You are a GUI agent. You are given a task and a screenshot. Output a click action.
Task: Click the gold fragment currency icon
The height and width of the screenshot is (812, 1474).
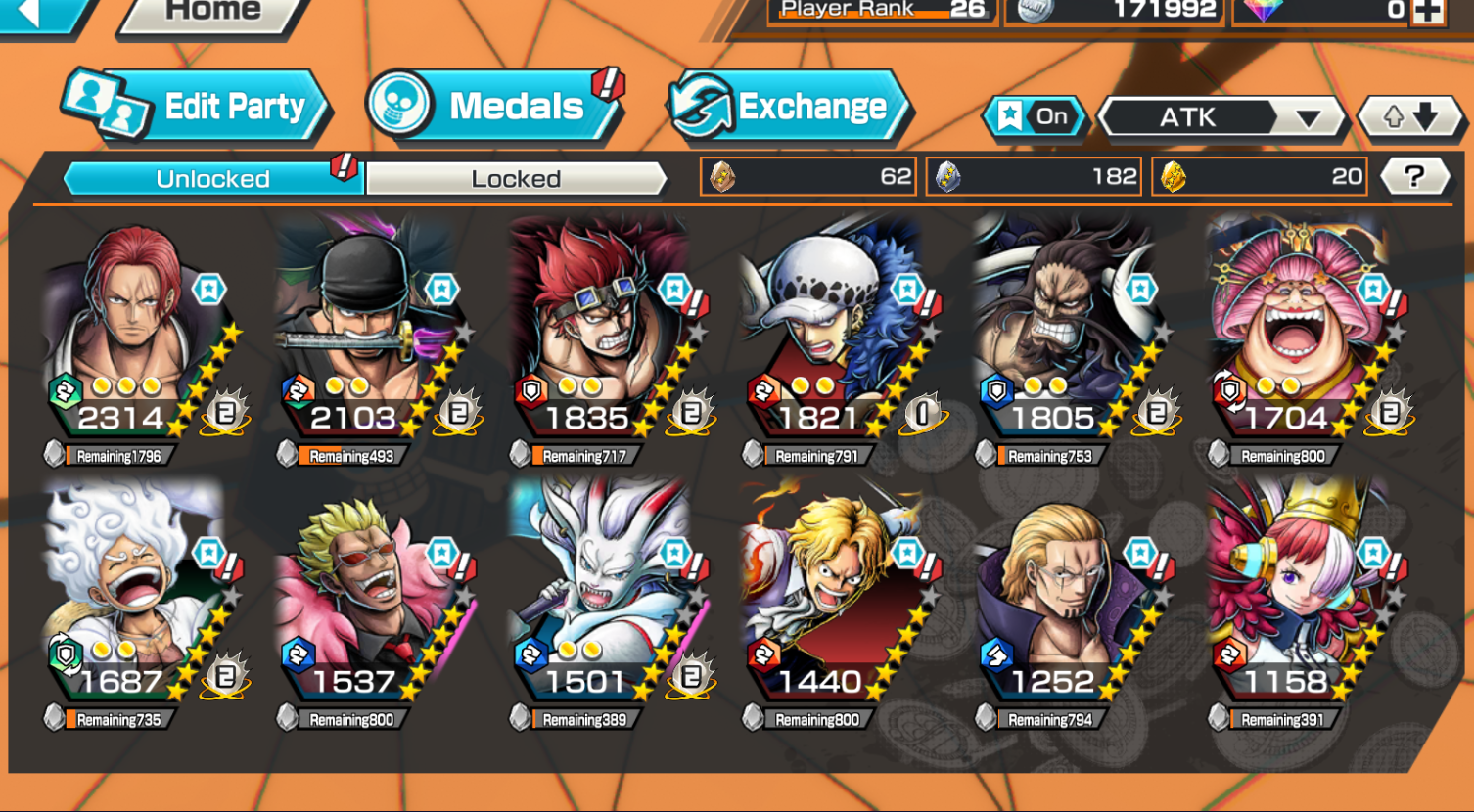(x=721, y=176)
